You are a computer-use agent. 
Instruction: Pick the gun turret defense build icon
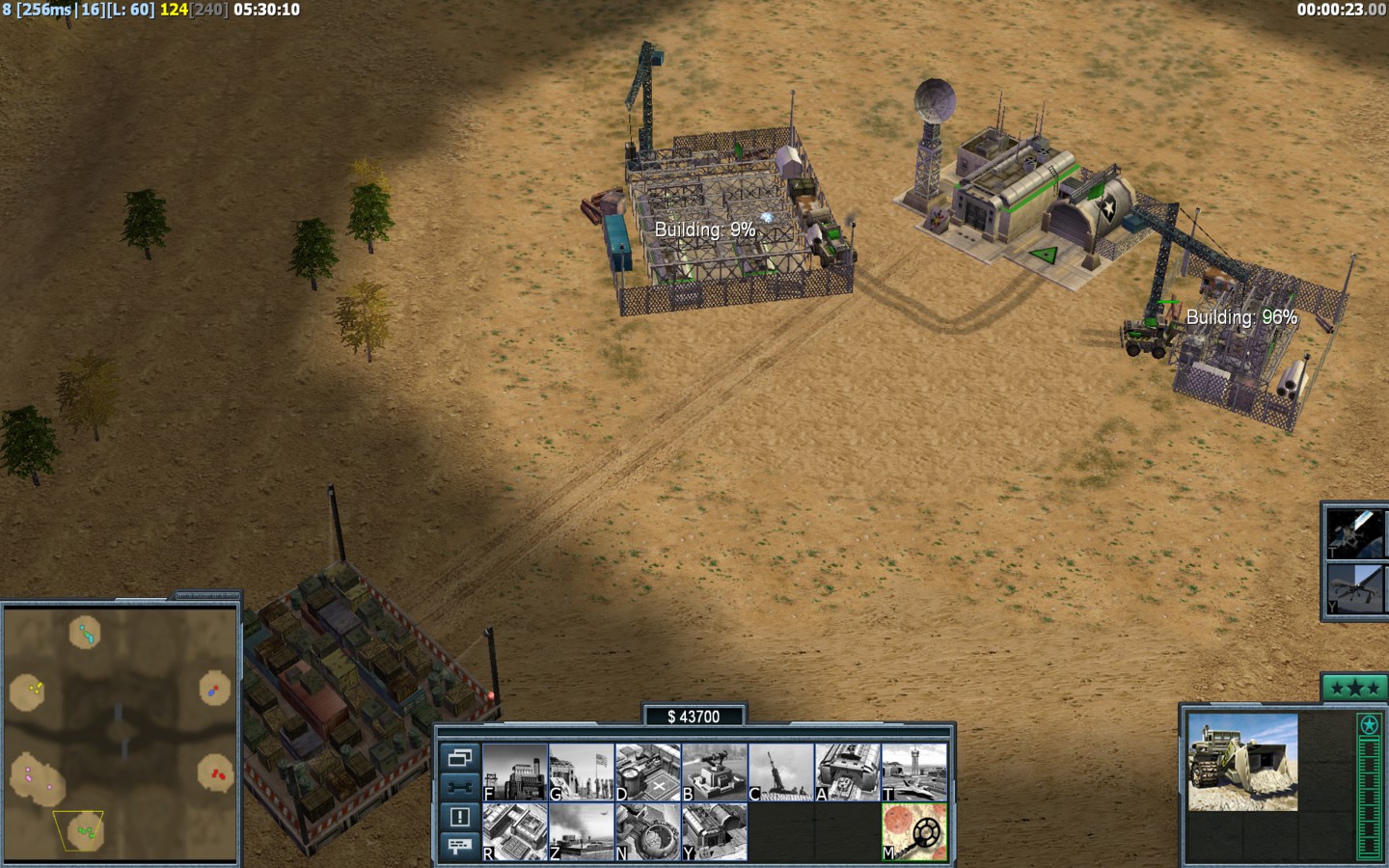click(714, 772)
